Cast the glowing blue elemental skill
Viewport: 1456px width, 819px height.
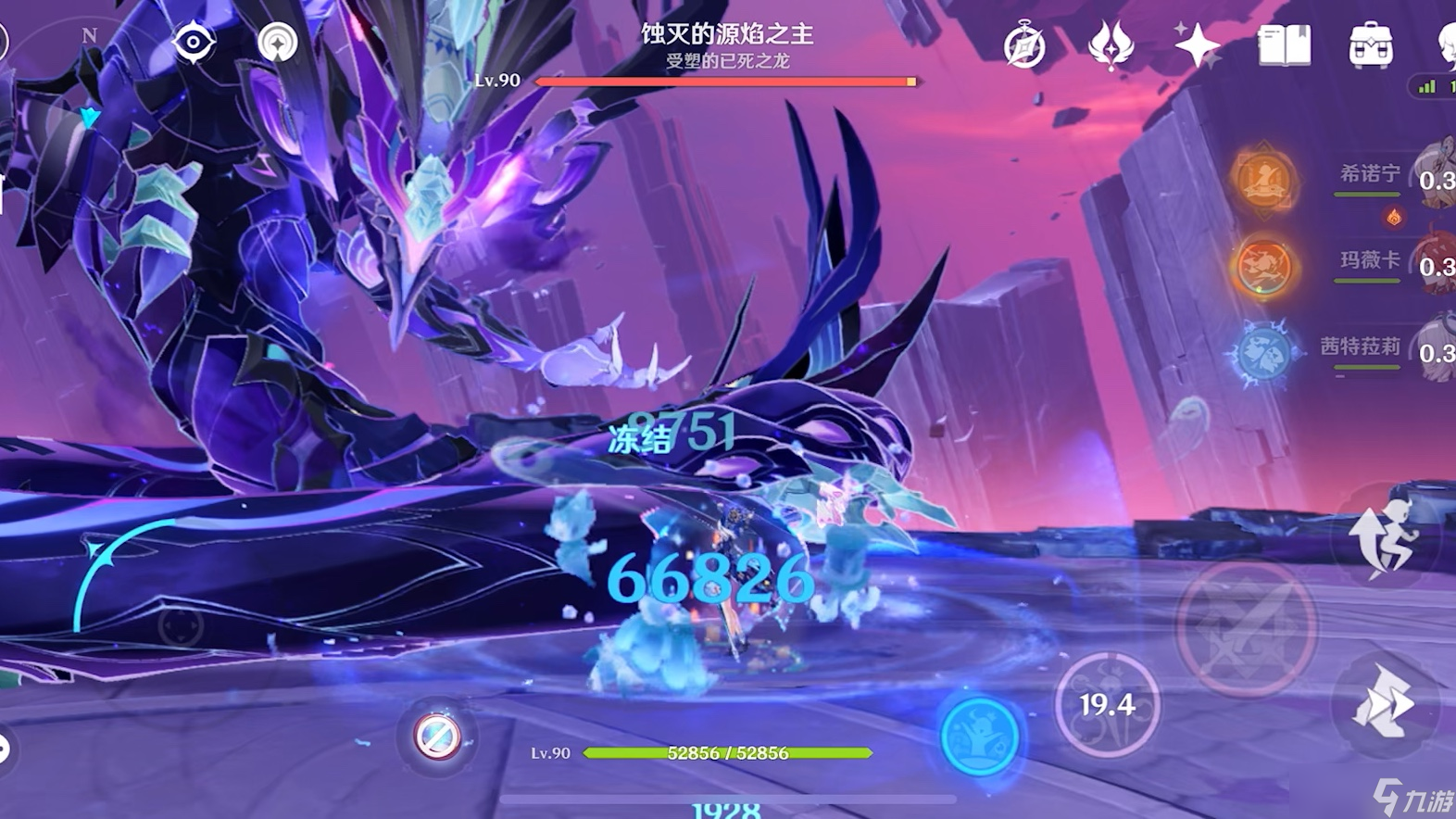tap(977, 737)
